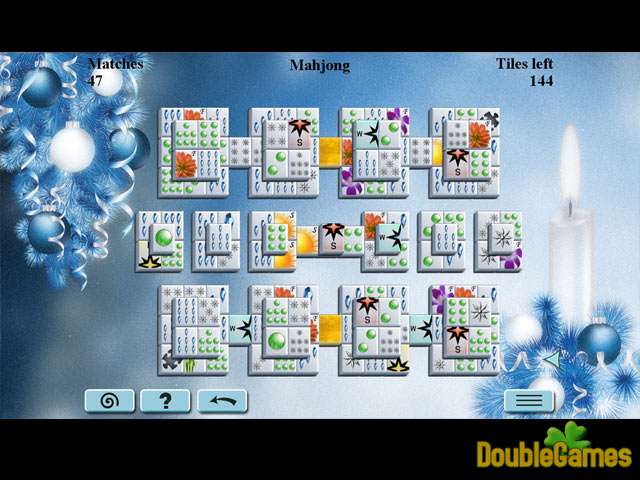Click the spiral shuffle button
640x480 pixels.
(109, 401)
